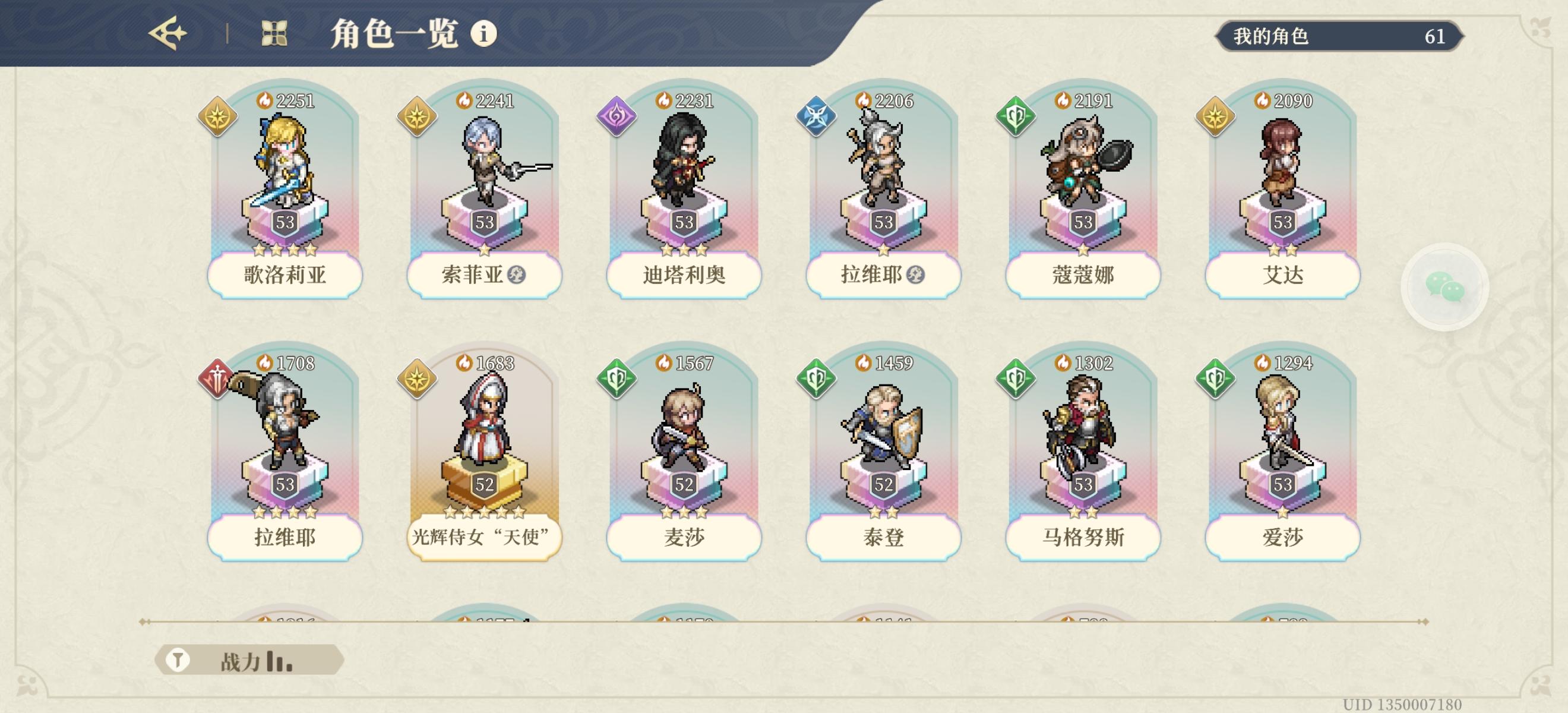Switch to the 我的角色 tab showing 61

coord(1339,36)
